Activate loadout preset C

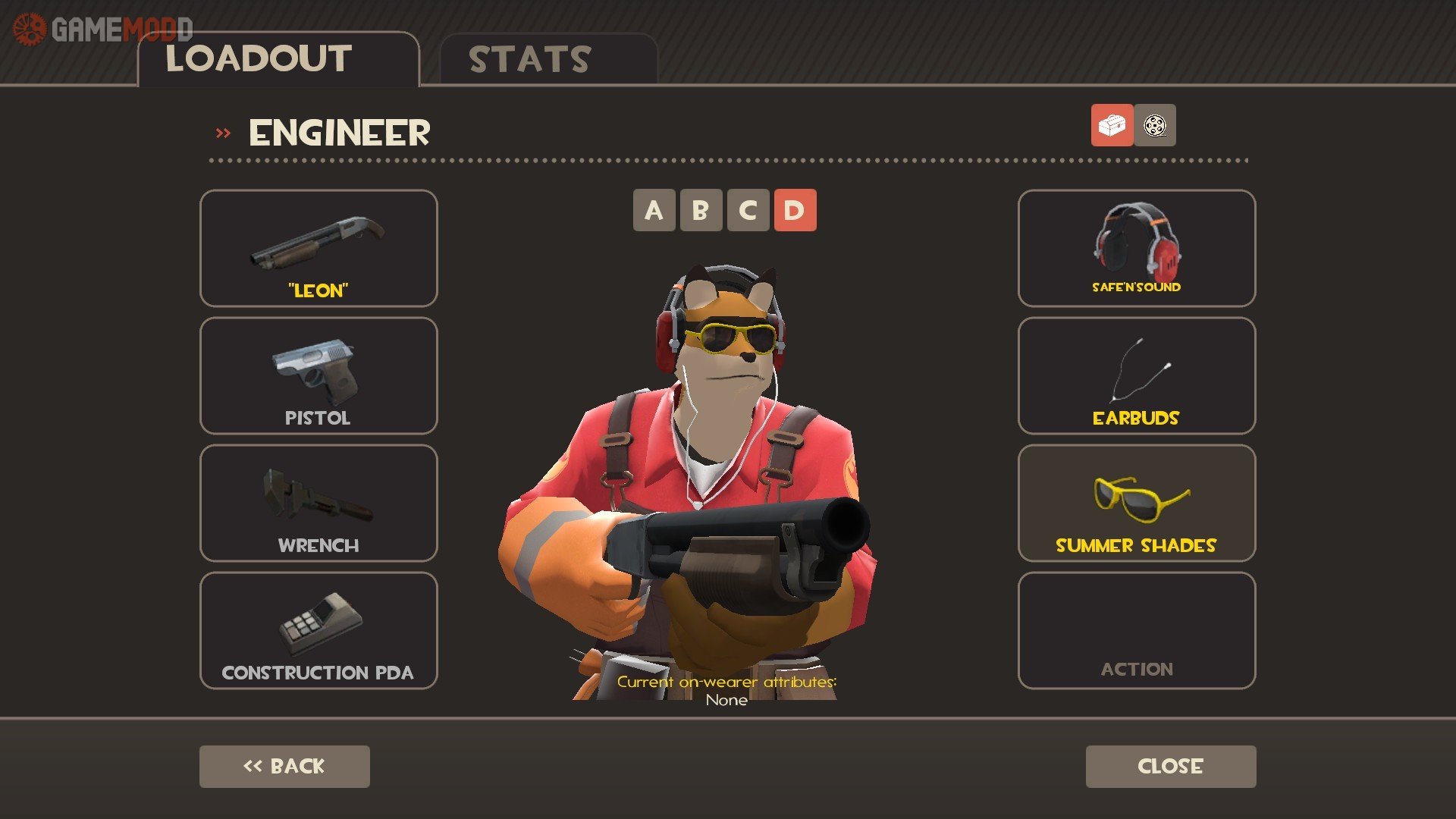750,211
